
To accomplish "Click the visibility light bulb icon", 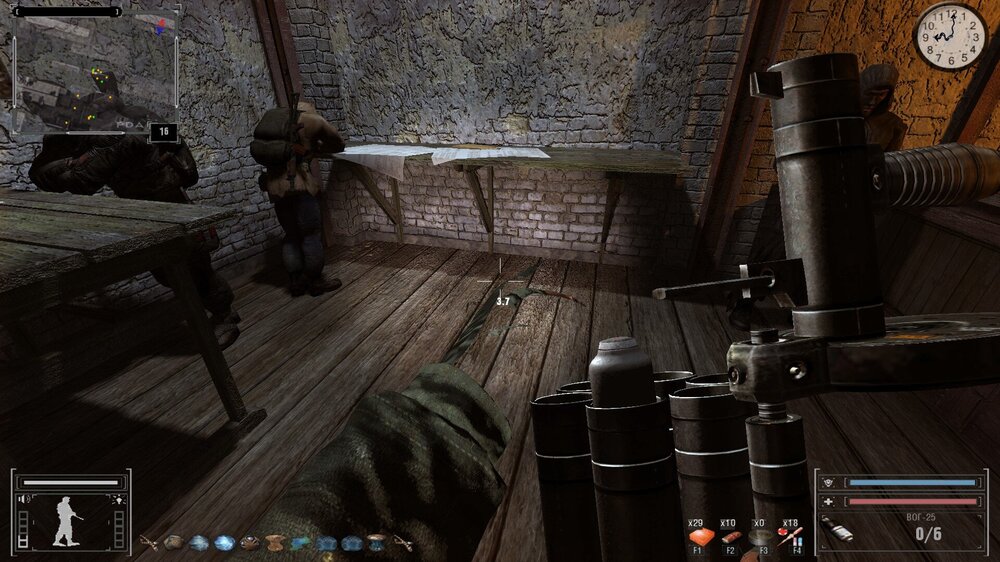I will pos(119,498).
